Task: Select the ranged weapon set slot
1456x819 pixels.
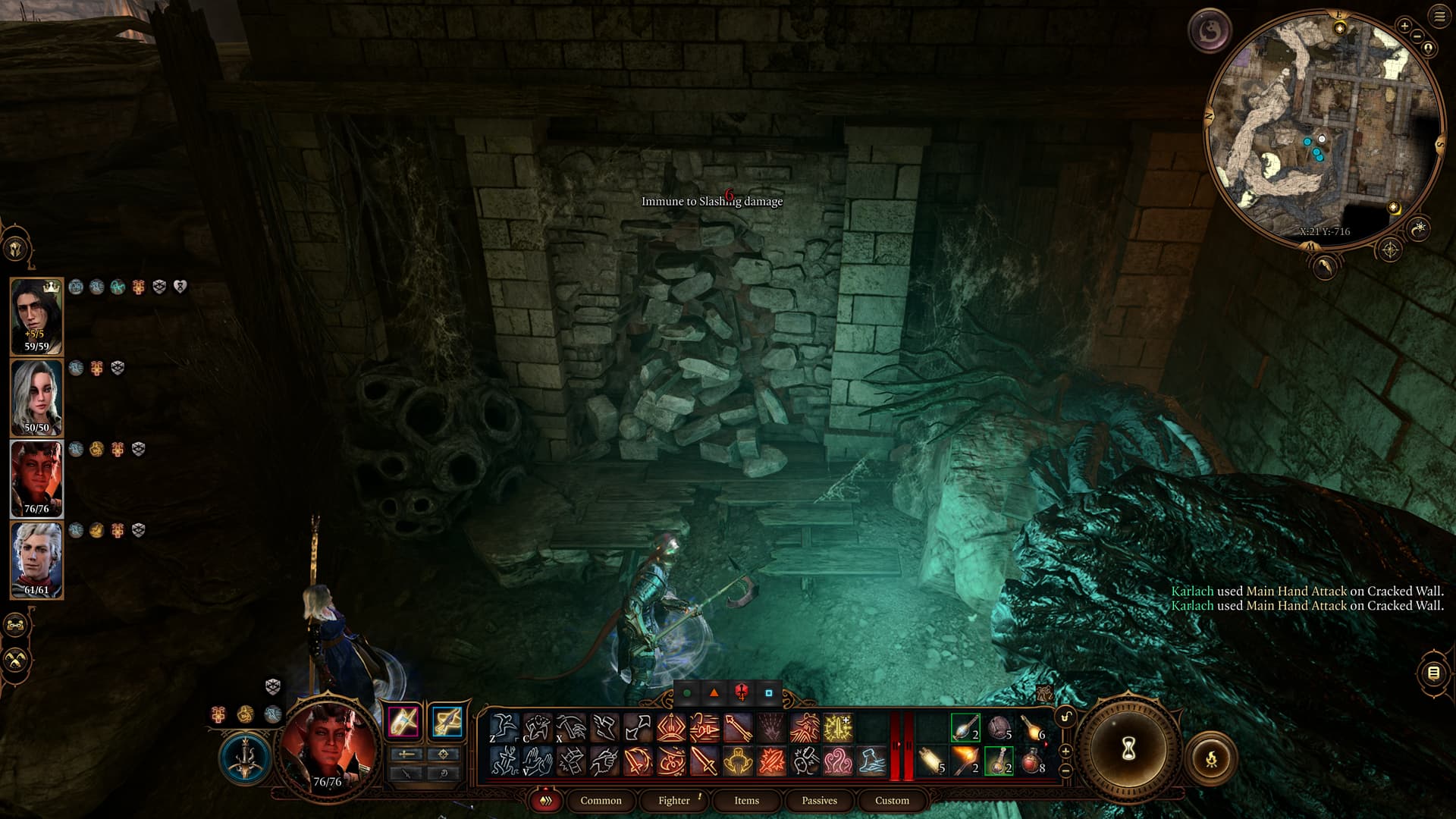Action: (447, 721)
